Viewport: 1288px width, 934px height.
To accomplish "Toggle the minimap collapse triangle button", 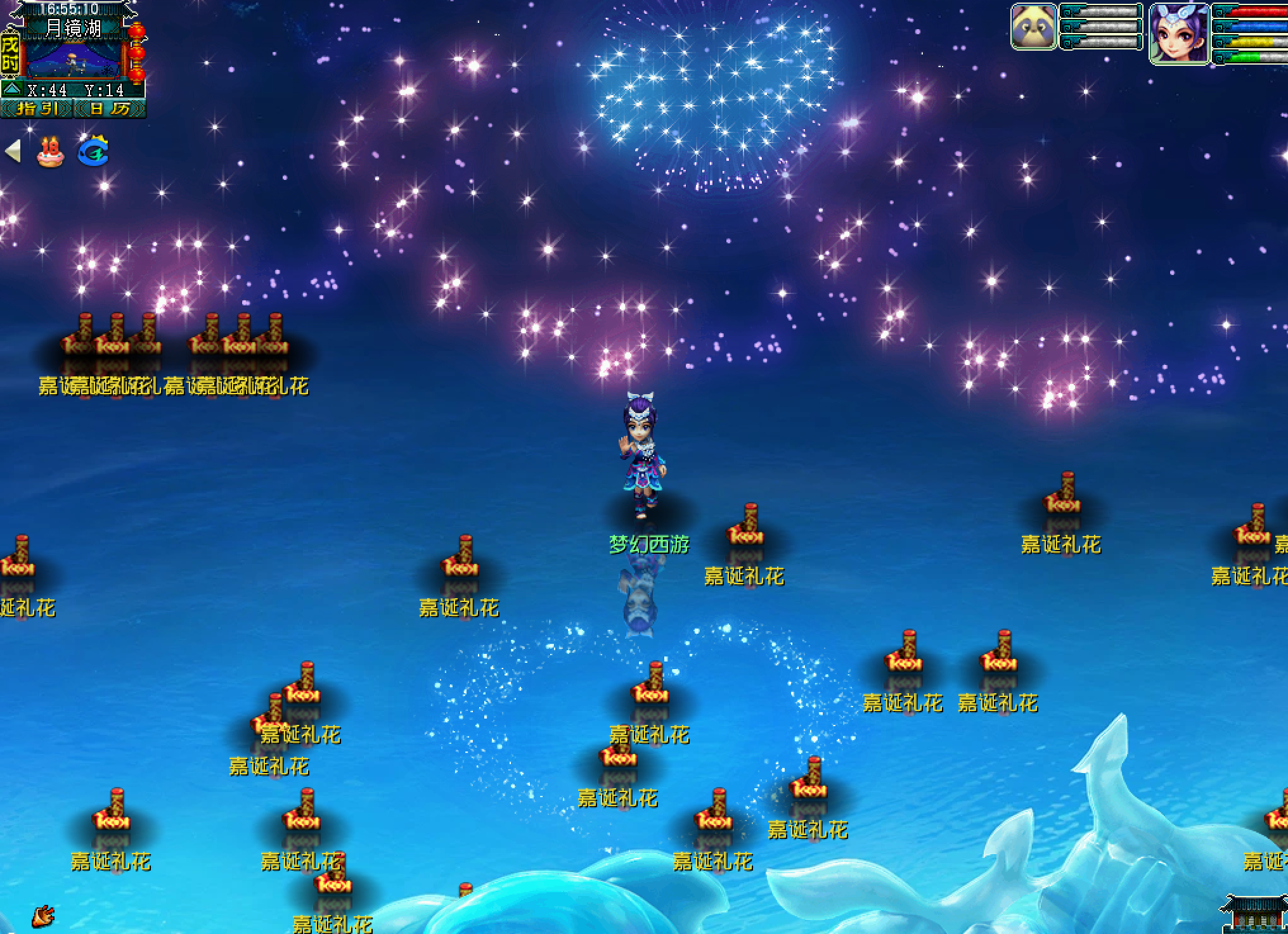I will click(x=13, y=89).
